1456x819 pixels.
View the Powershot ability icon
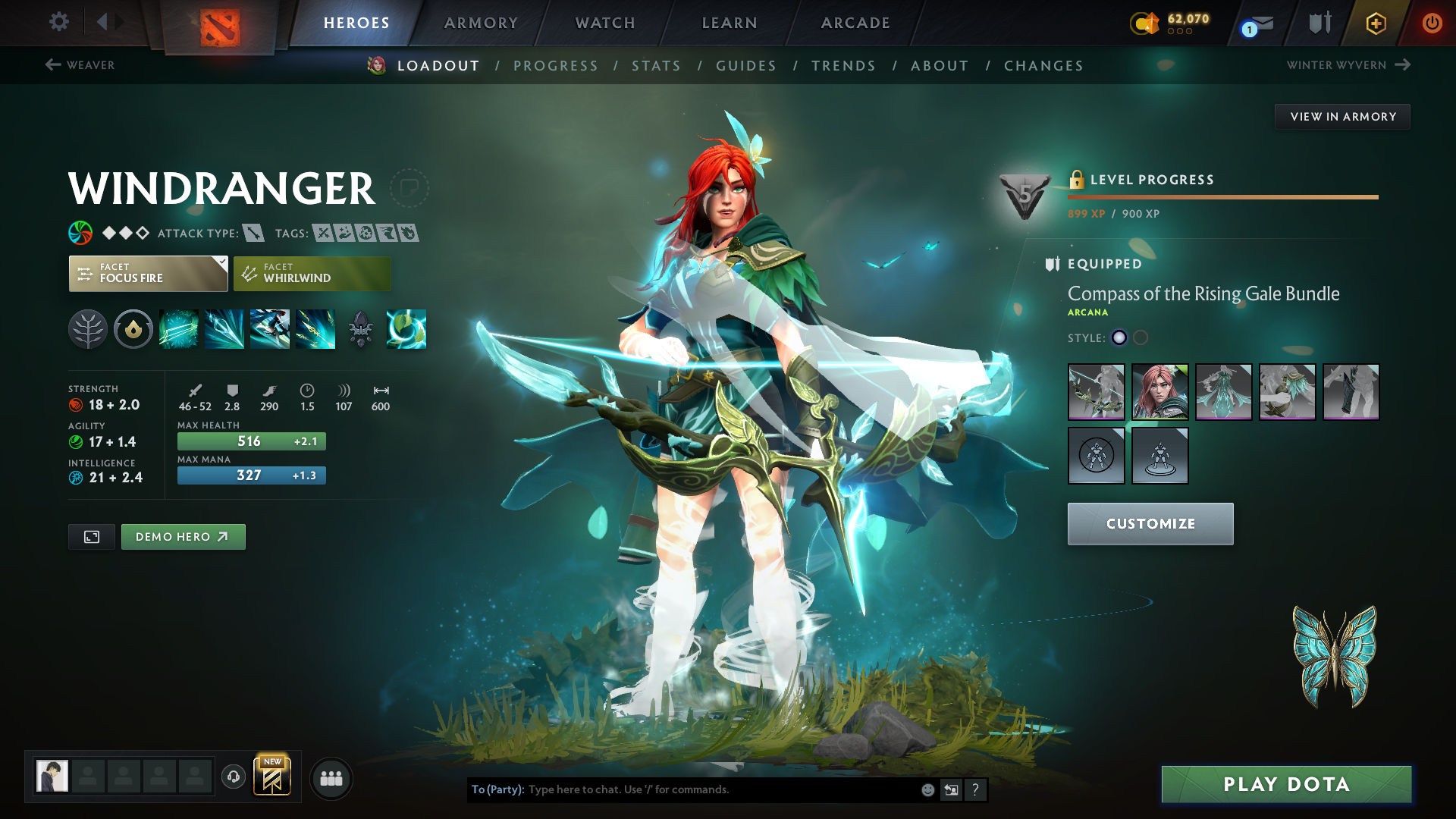[224, 329]
